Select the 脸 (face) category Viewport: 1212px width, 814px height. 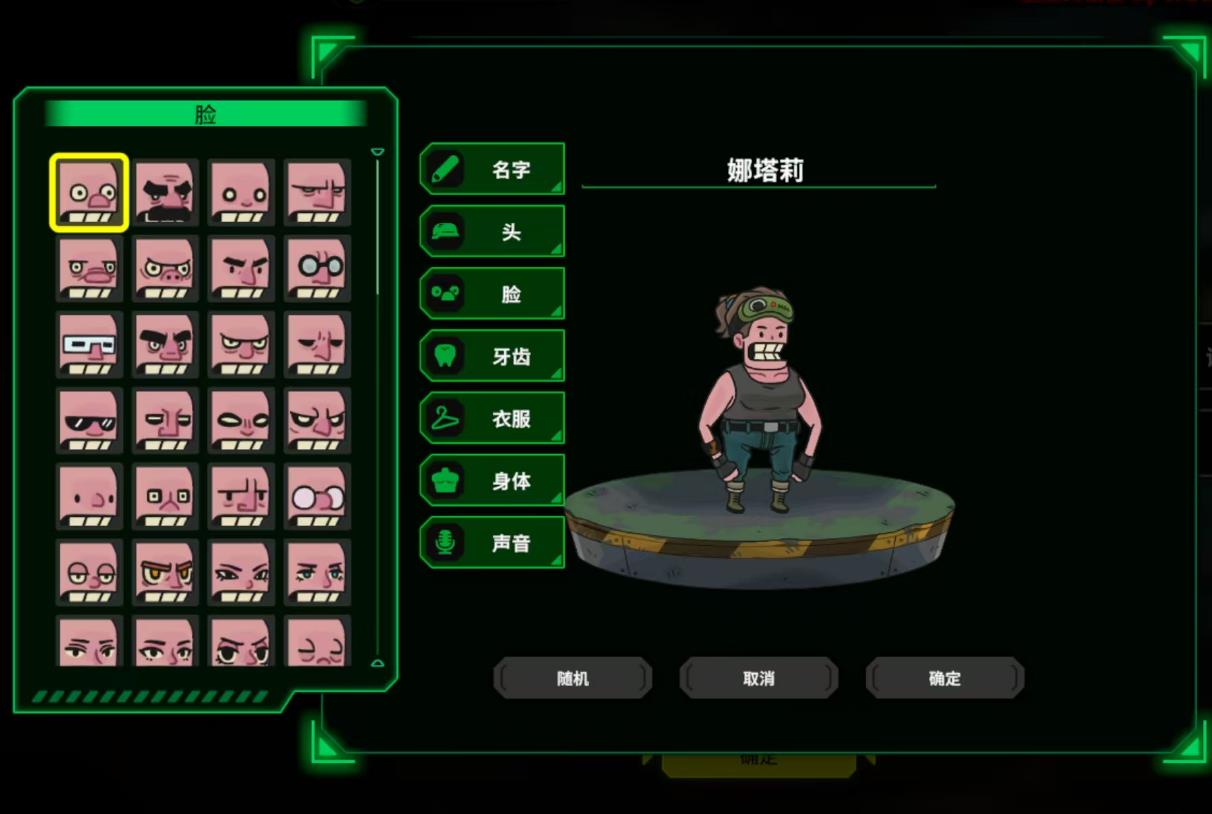tap(492, 294)
